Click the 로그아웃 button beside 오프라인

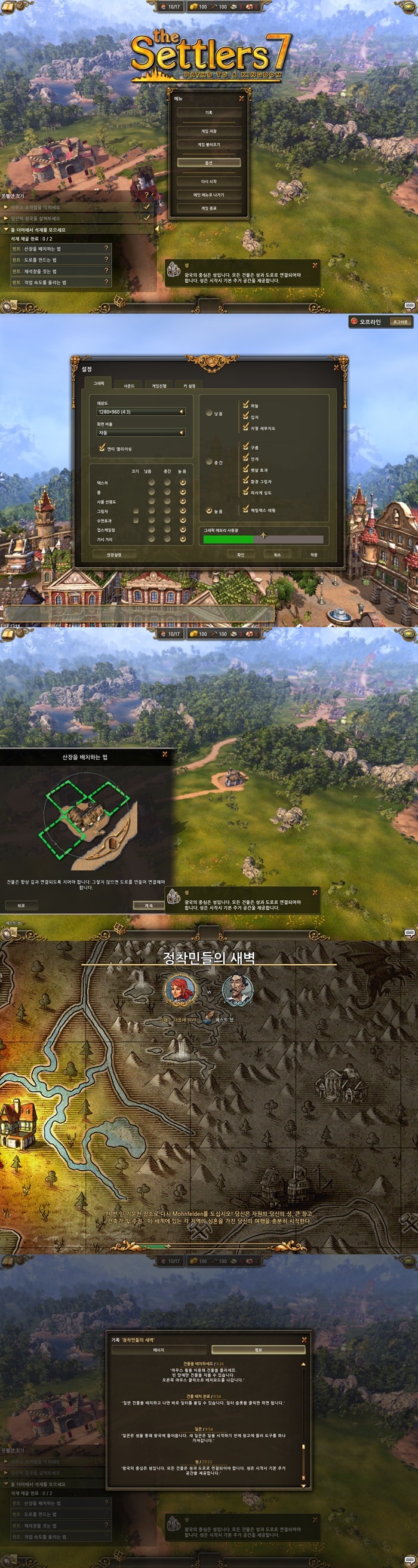pos(399,321)
